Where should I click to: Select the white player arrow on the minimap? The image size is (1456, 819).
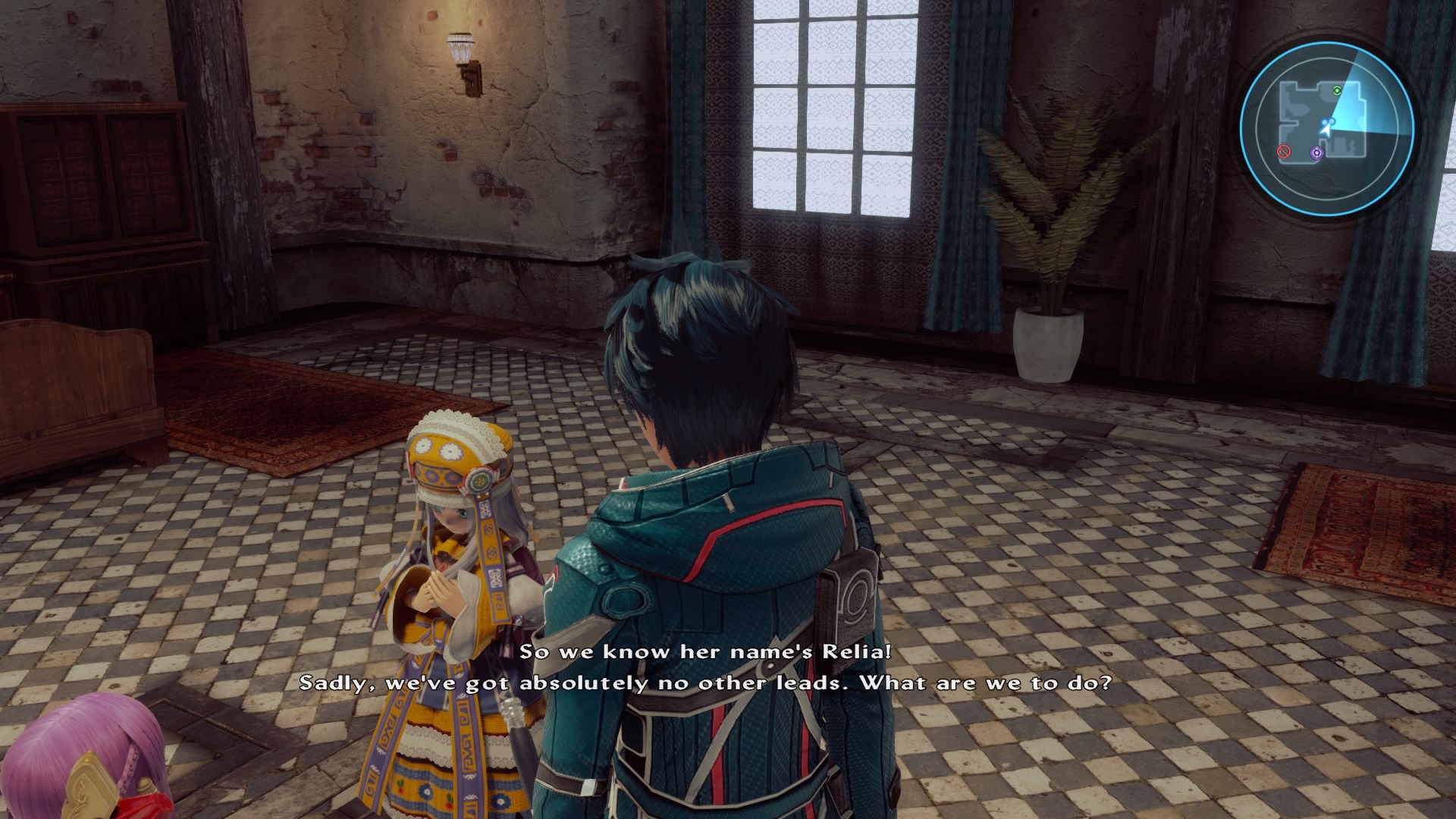tap(1325, 129)
